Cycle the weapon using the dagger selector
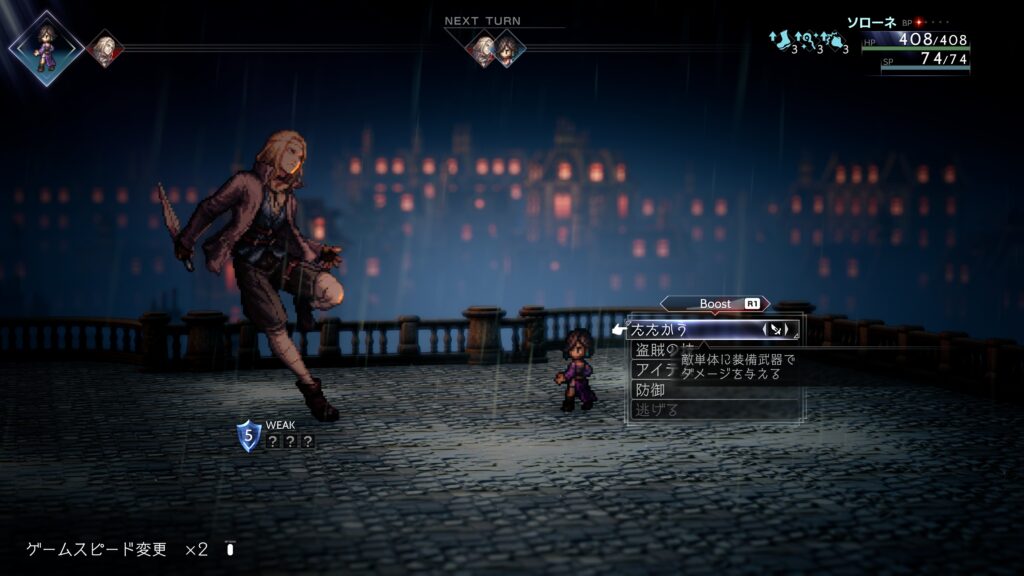This screenshot has height=576, width=1024. [780, 328]
